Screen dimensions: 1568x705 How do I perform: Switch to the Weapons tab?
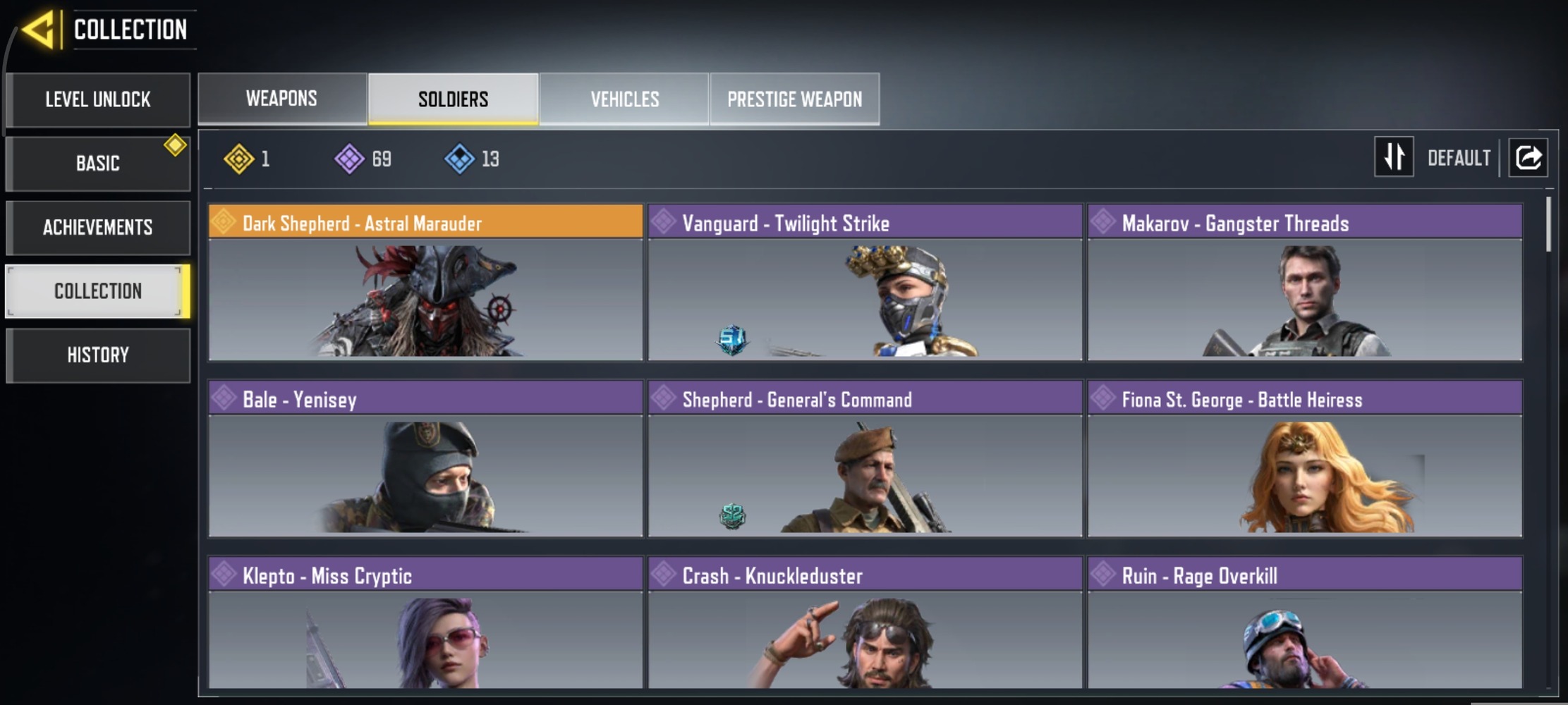point(281,99)
